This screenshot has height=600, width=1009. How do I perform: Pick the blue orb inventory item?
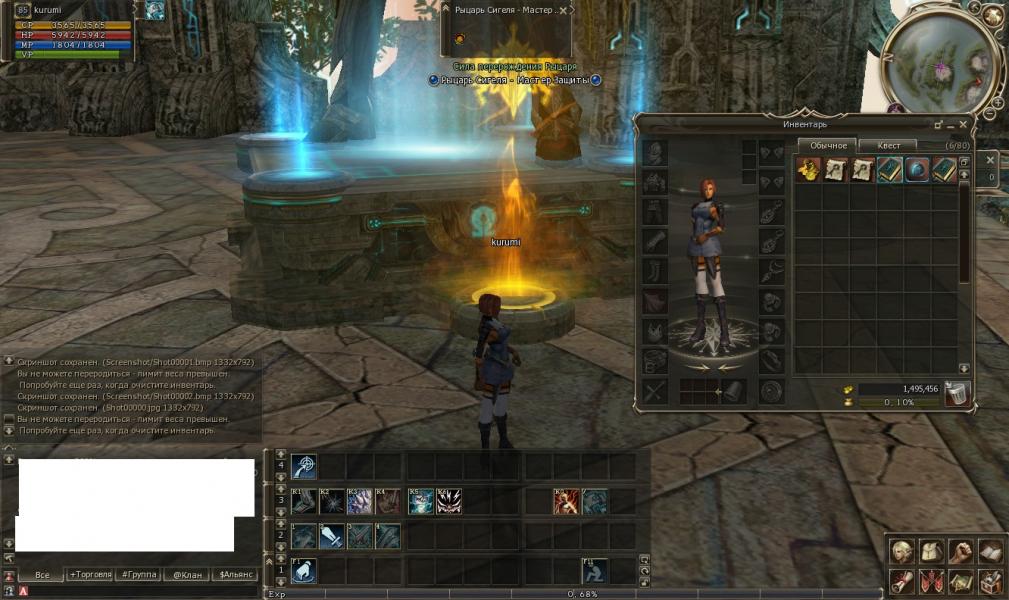[x=917, y=170]
